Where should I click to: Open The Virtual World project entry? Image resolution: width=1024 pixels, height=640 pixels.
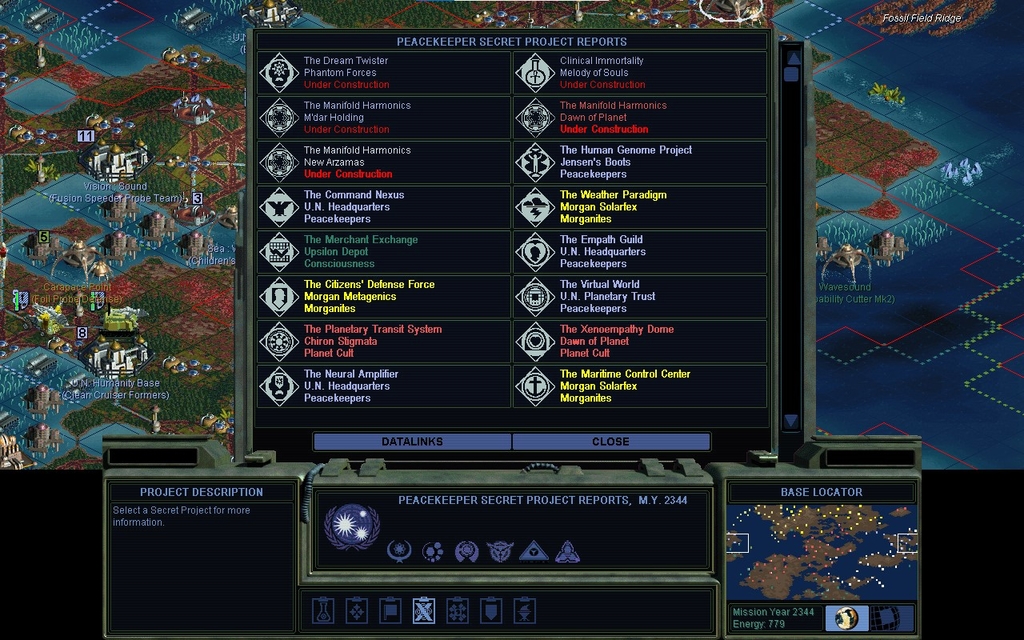tap(640, 297)
